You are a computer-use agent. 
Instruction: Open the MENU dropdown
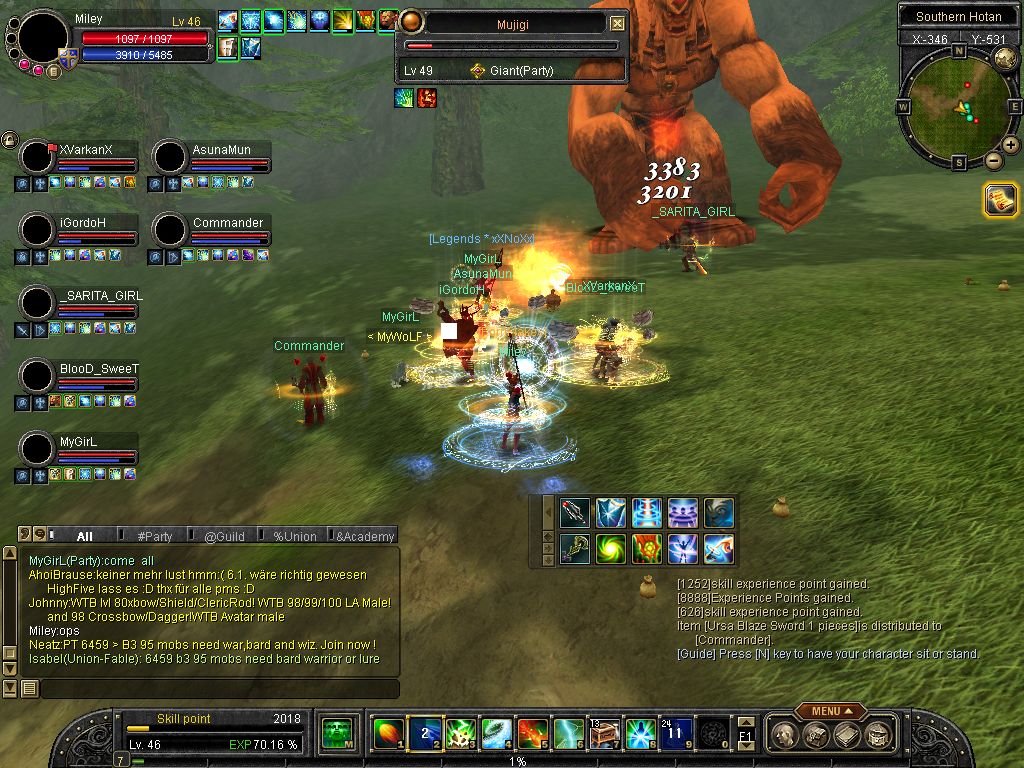point(826,711)
